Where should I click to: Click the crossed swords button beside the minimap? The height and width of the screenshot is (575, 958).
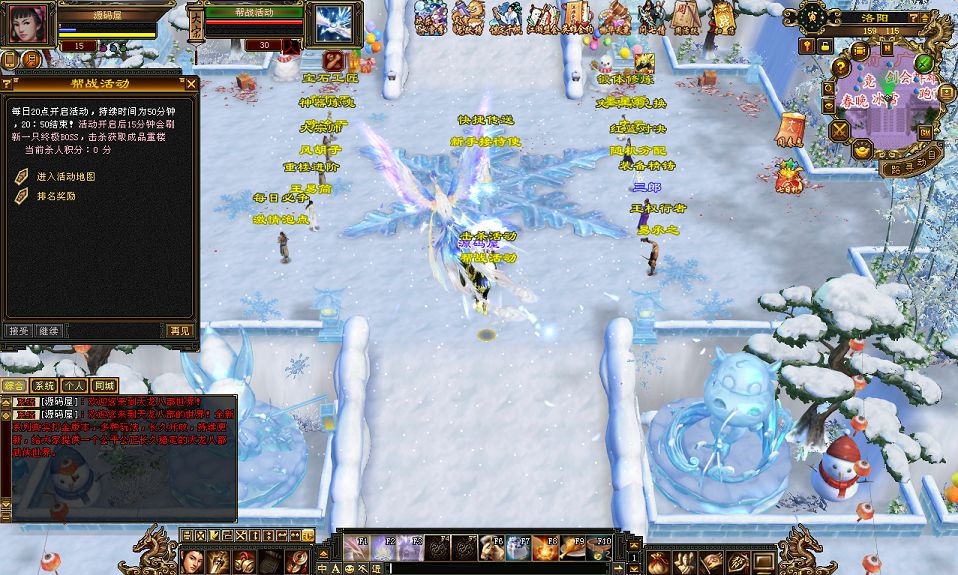pyautogui.click(x=839, y=130)
